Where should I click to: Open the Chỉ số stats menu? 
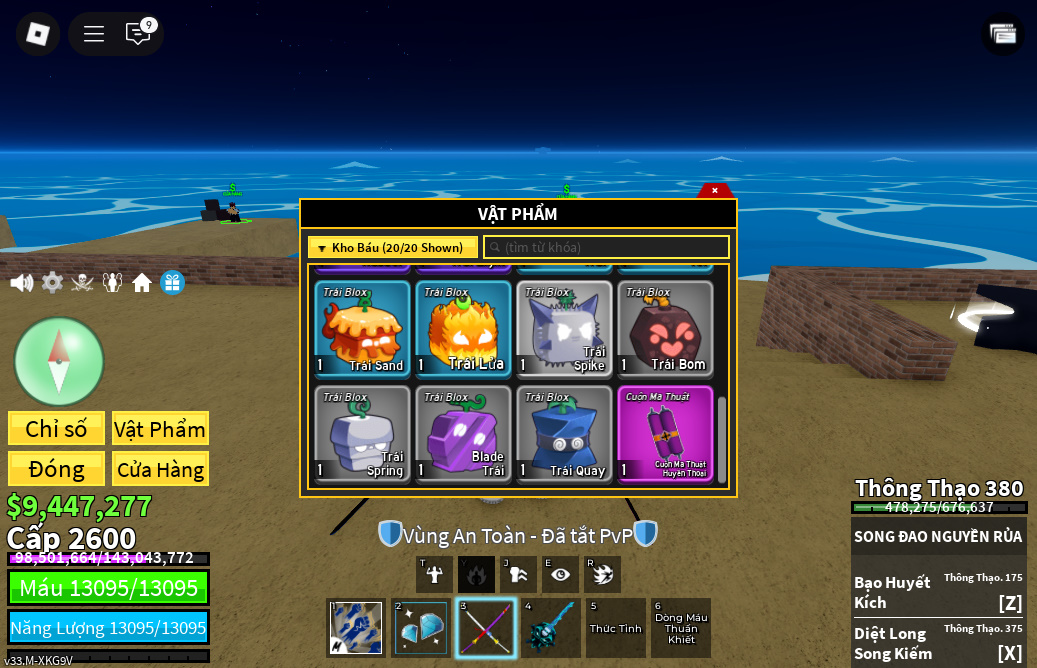pyautogui.click(x=56, y=429)
